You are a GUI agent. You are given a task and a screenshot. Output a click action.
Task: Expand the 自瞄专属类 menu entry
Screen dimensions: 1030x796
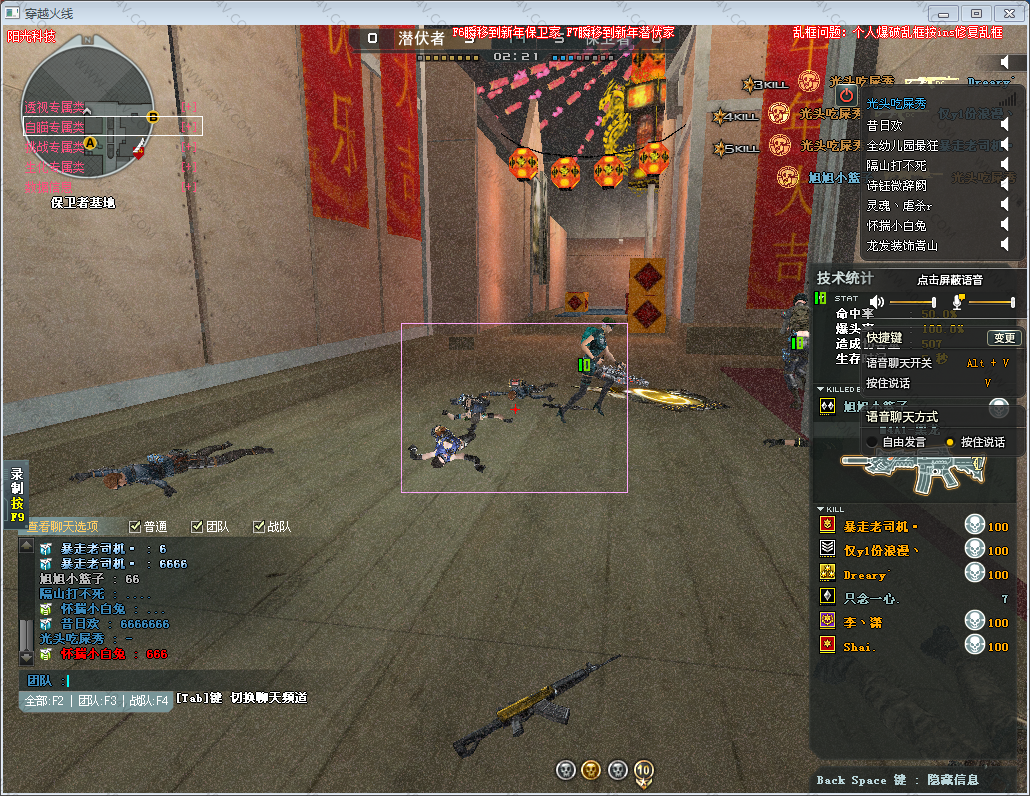[x=56, y=126]
